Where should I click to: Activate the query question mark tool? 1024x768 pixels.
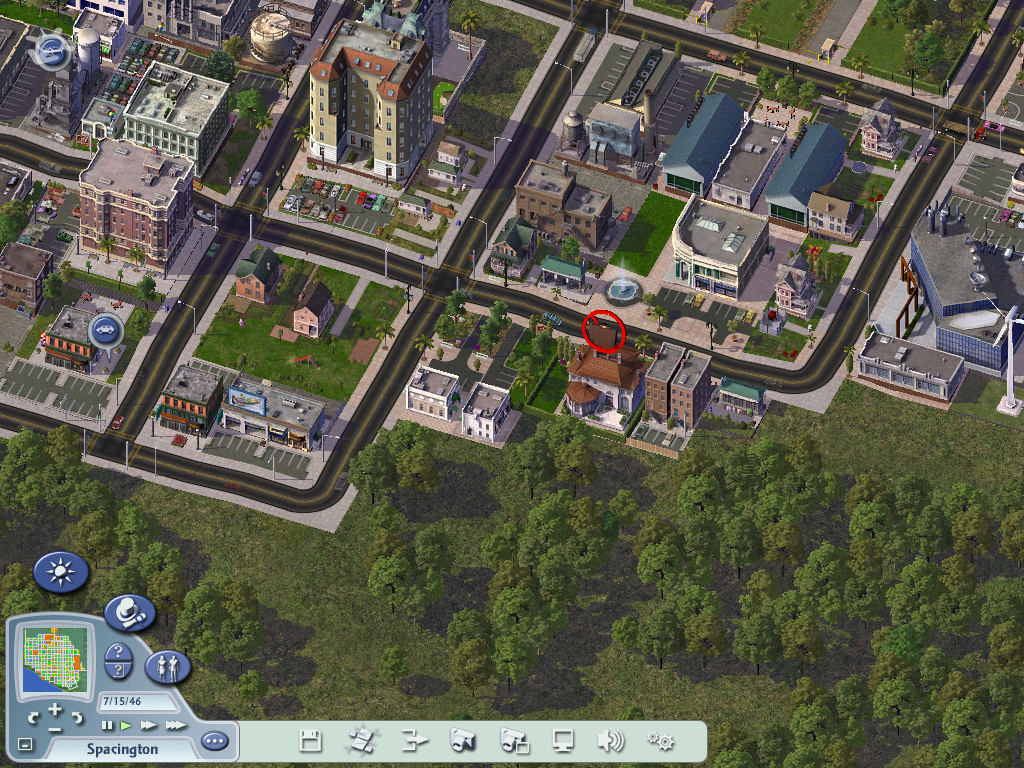tap(118, 653)
